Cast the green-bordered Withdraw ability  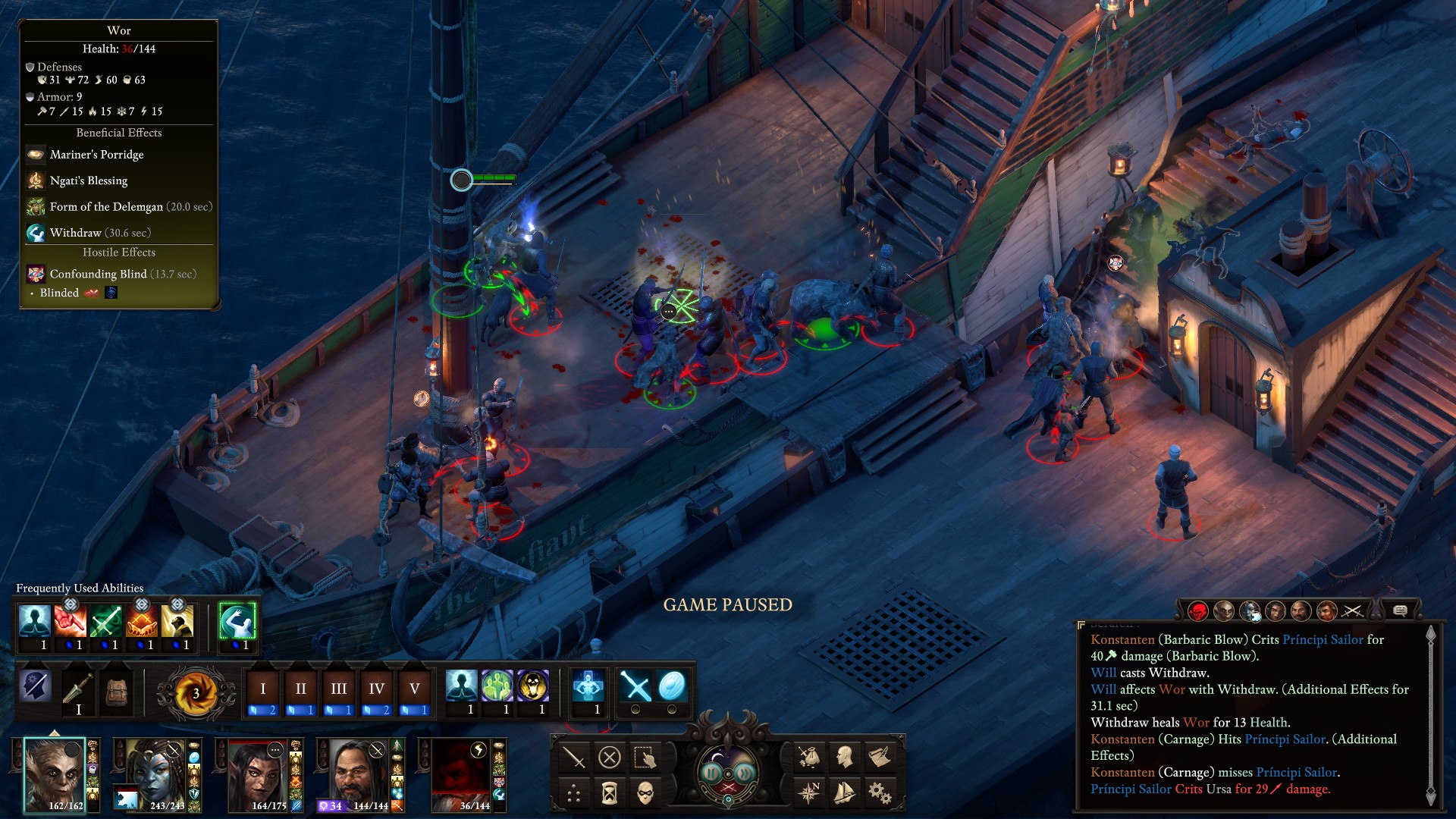(x=237, y=622)
